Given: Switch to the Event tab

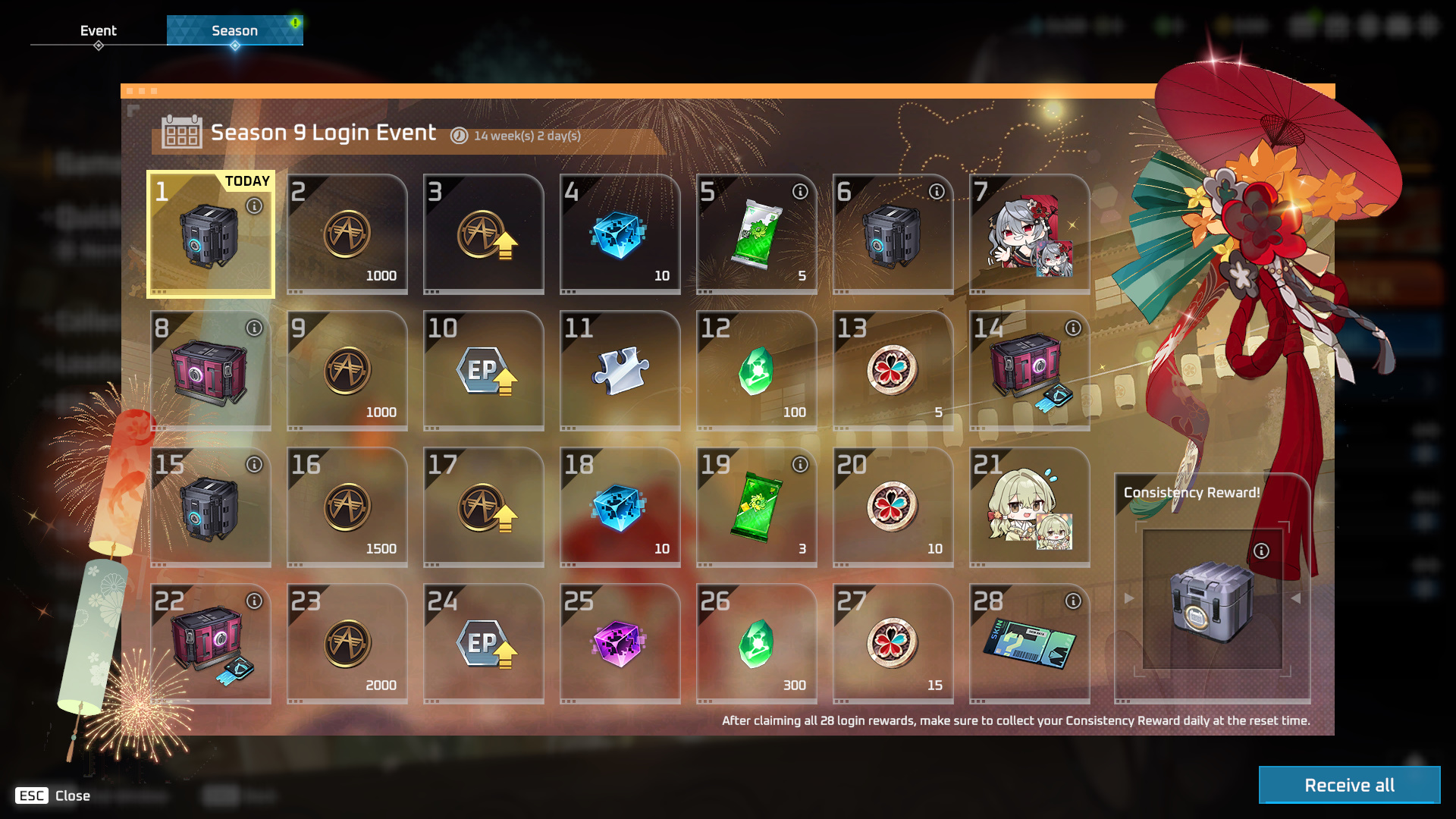Looking at the screenshot, I should [x=99, y=30].
